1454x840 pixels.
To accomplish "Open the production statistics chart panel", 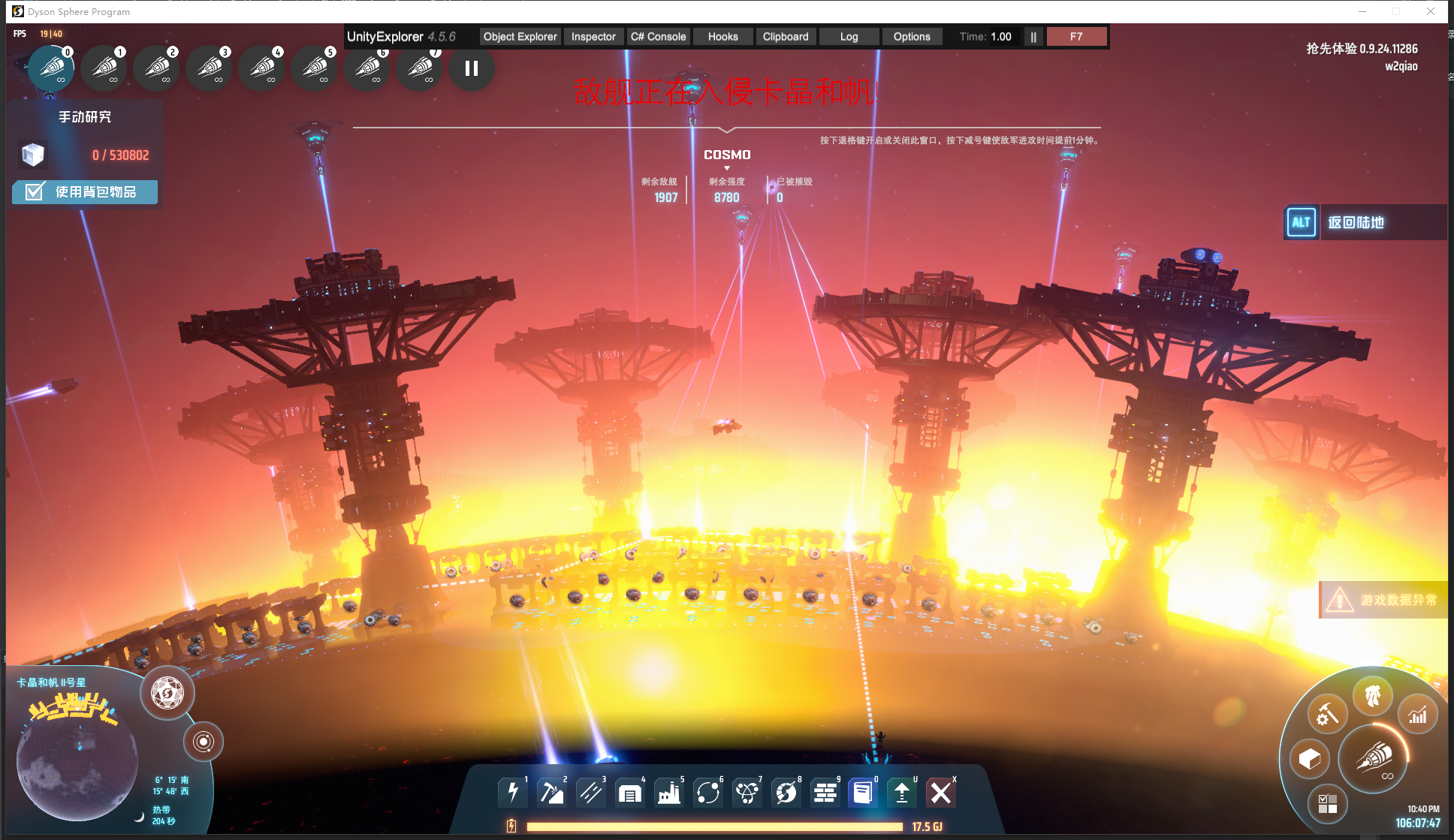I will 1417,715.
